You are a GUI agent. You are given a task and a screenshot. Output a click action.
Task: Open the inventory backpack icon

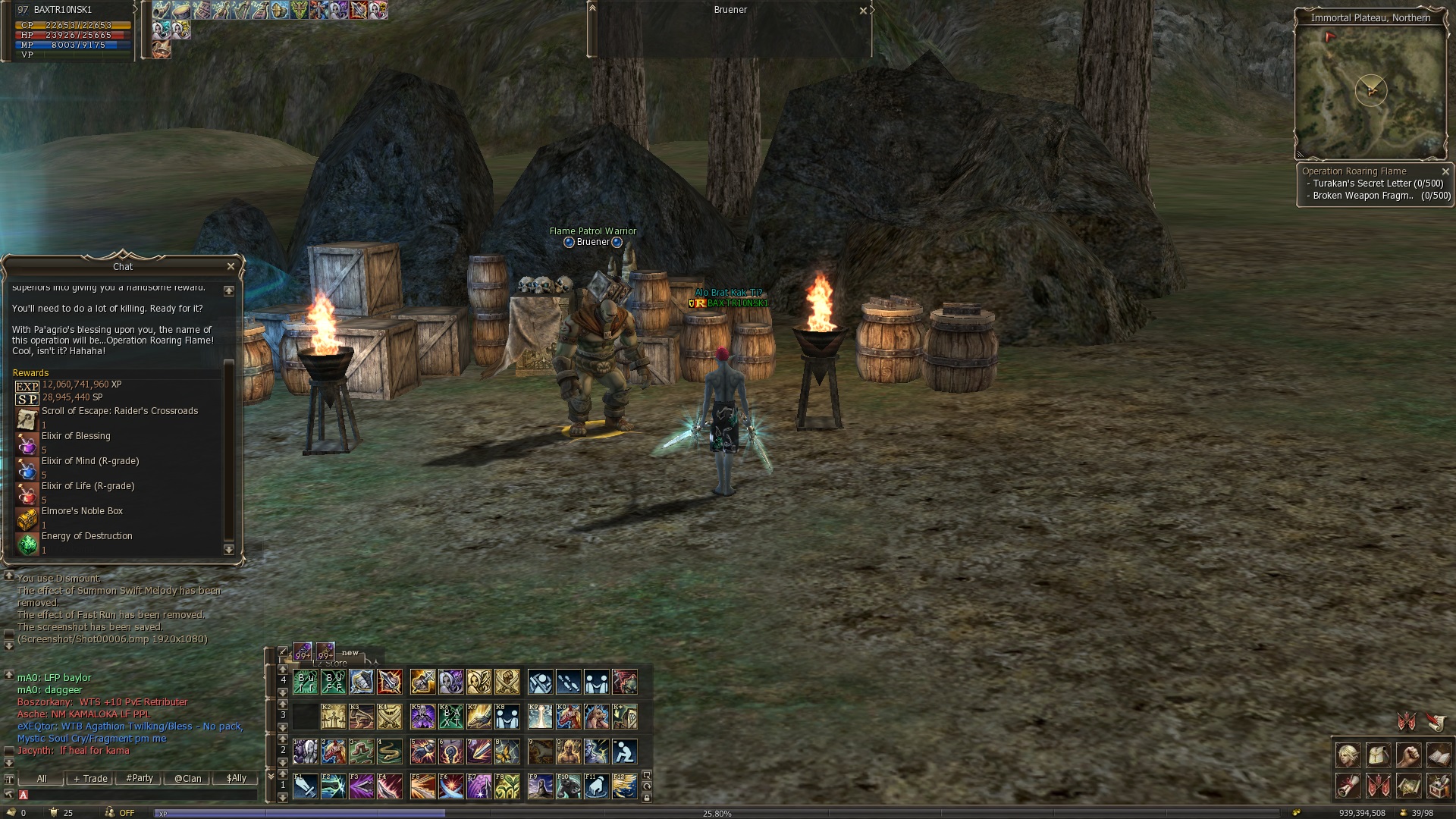click(x=1378, y=756)
